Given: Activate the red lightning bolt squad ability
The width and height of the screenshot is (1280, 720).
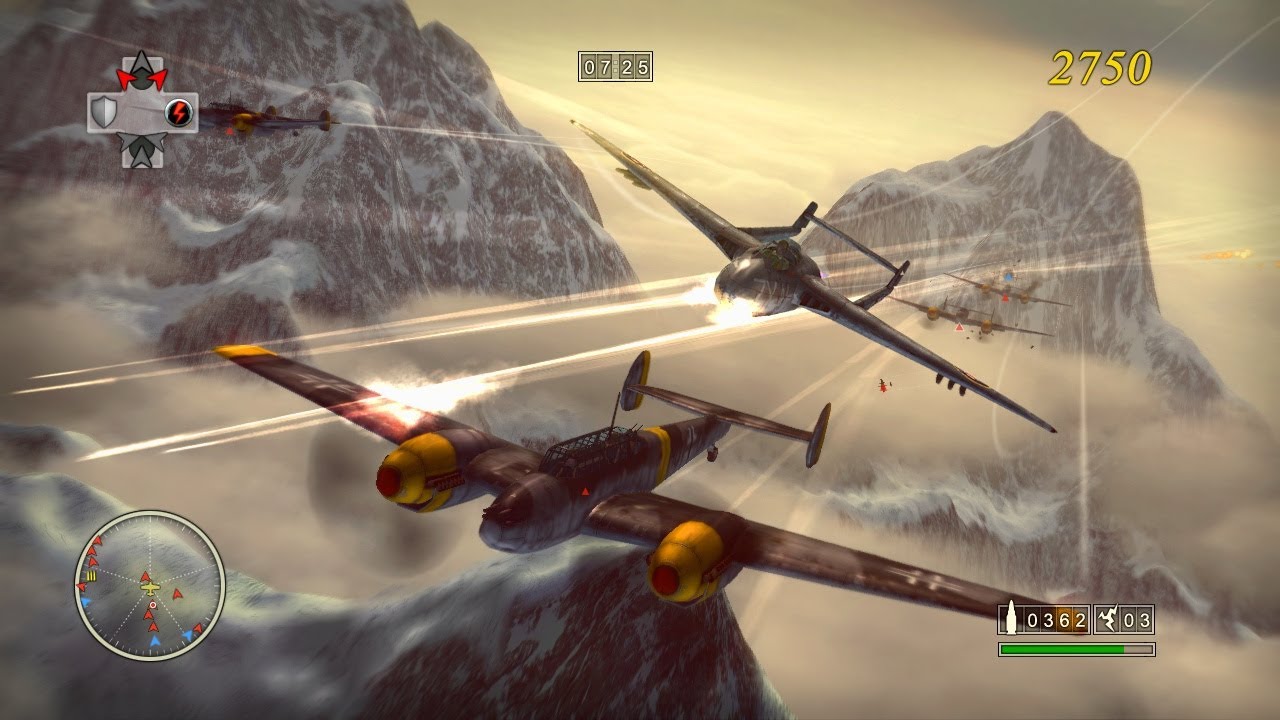Looking at the screenshot, I should tap(179, 112).
